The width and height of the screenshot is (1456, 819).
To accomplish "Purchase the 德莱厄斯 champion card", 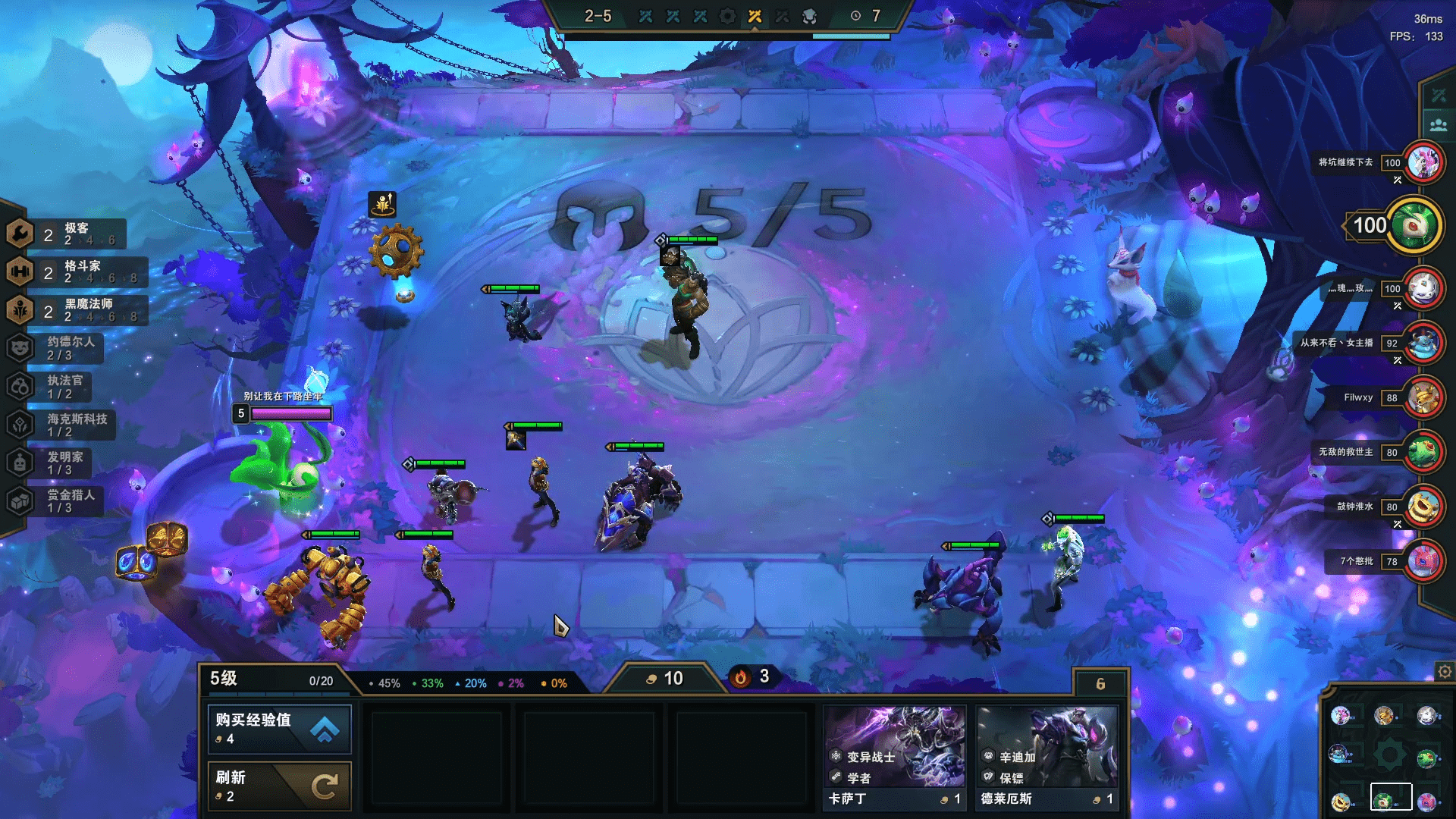I will pyautogui.click(x=1047, y=758).
